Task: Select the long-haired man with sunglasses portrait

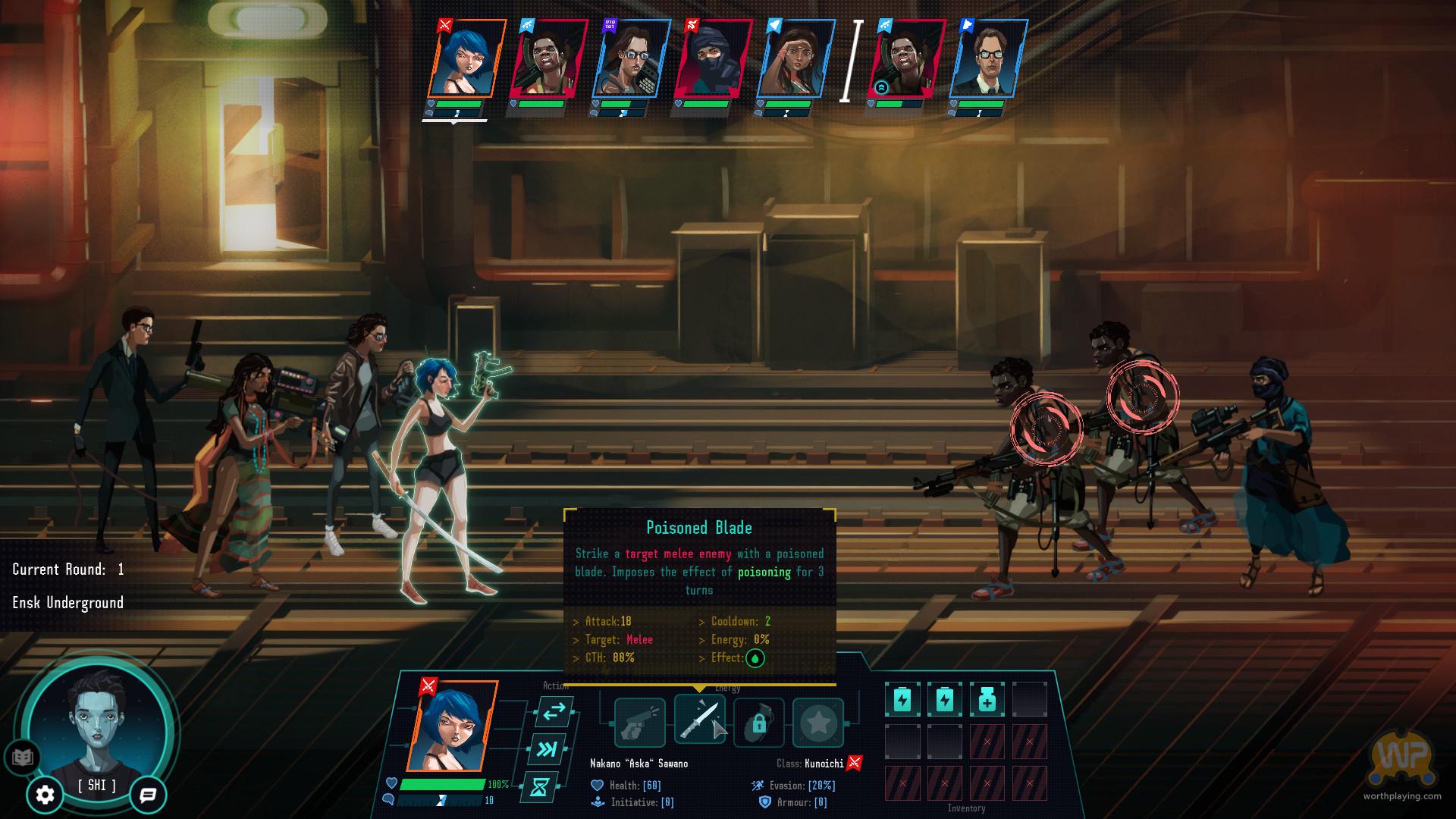Action: tap(629, 60)
